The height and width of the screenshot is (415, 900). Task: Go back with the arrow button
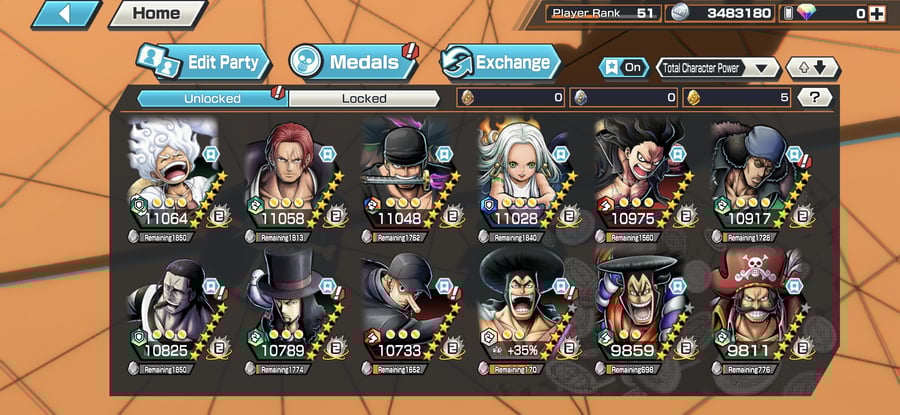(x=67, y=14)
